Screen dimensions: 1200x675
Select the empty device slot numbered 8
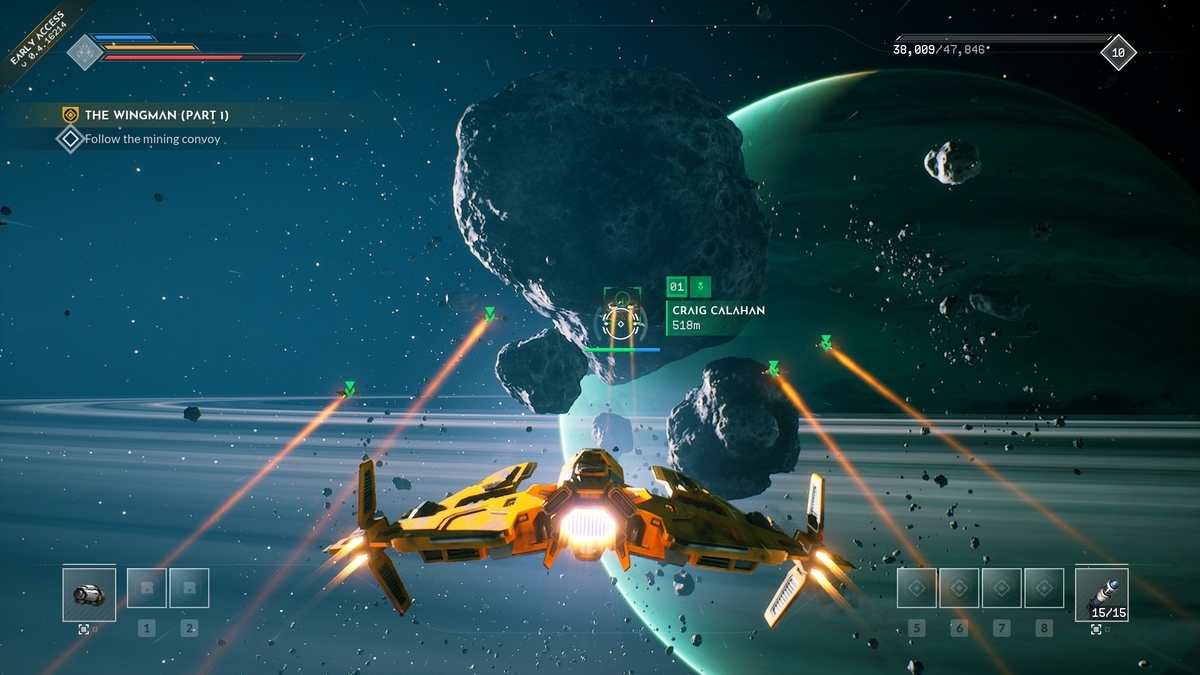pyautogui.click(x=1044, y=588)
